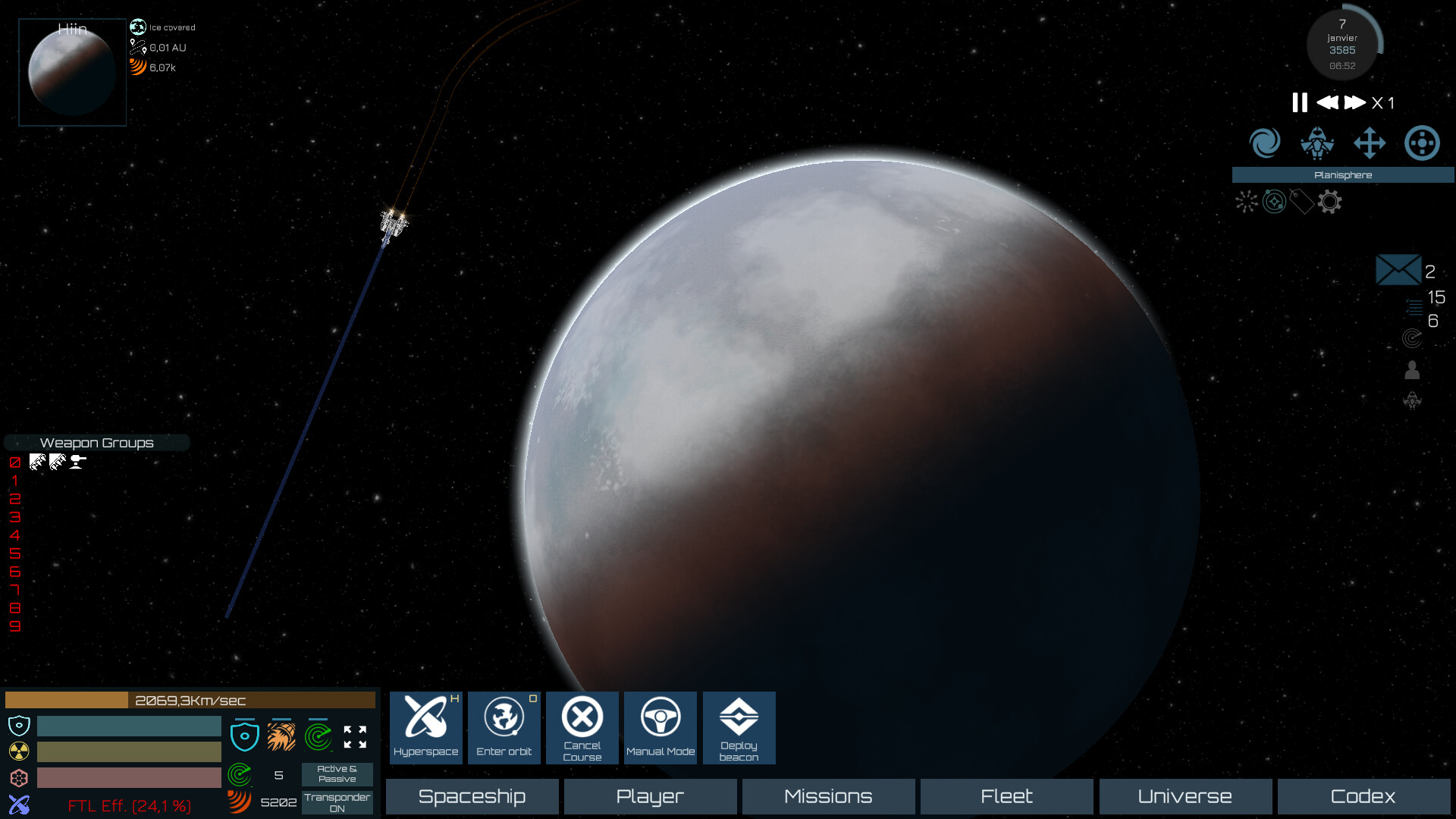Open the mail envelope icon showing 2 messages

(x=1398, y=269)
